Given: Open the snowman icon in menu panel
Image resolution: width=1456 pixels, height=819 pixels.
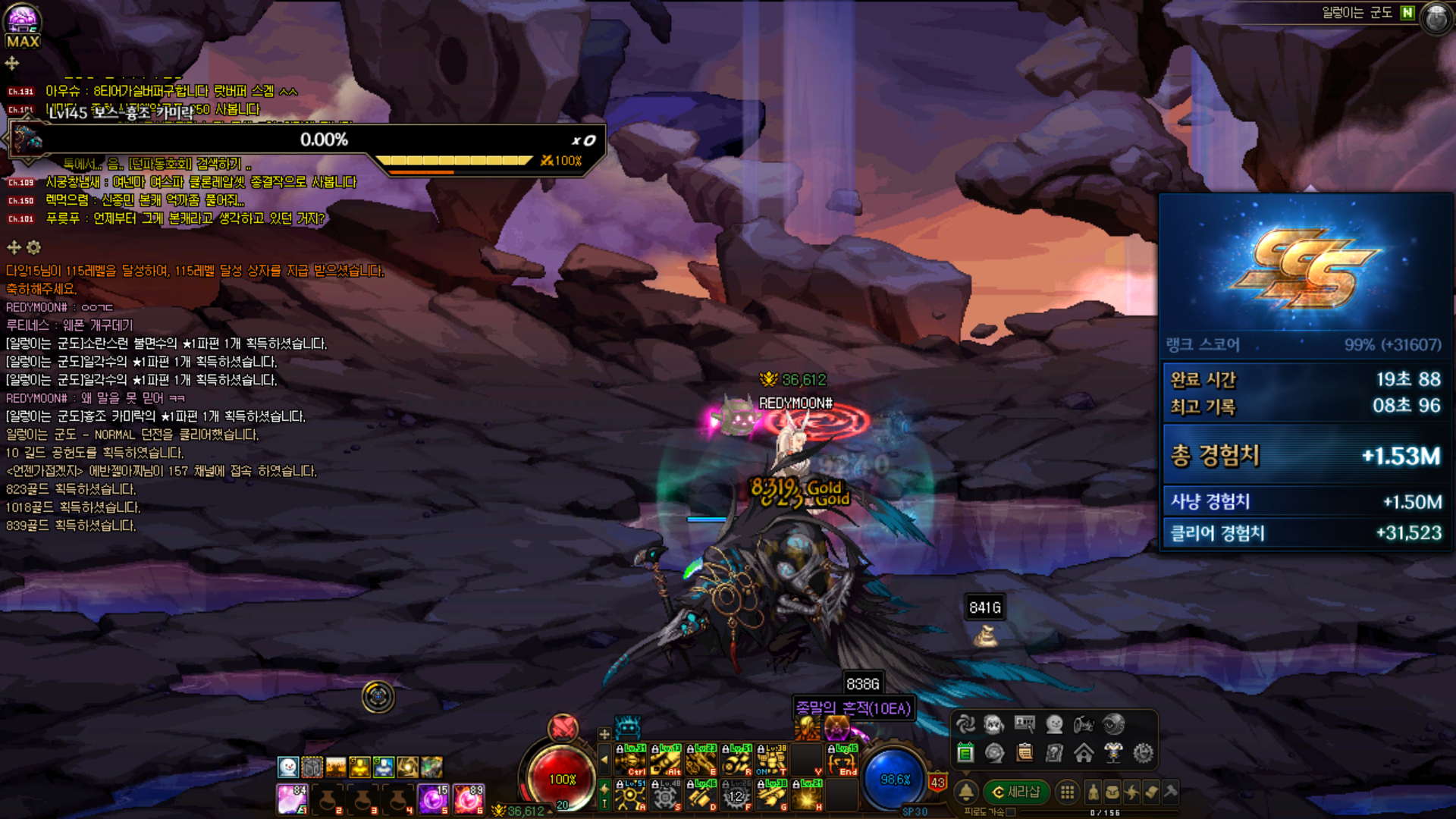Looking at the screenshot, I should coord(1054,724).
